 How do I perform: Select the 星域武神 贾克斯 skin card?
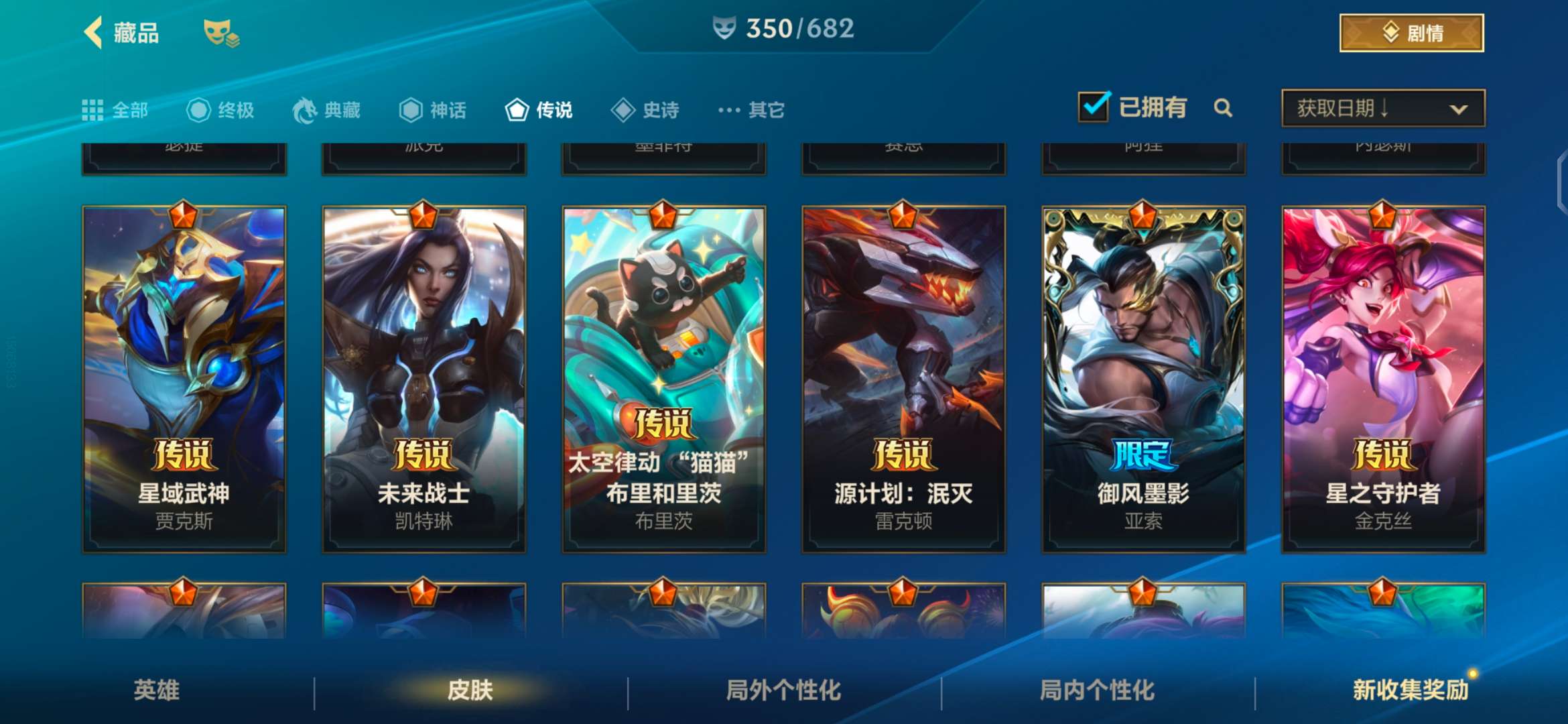[184, 379]
